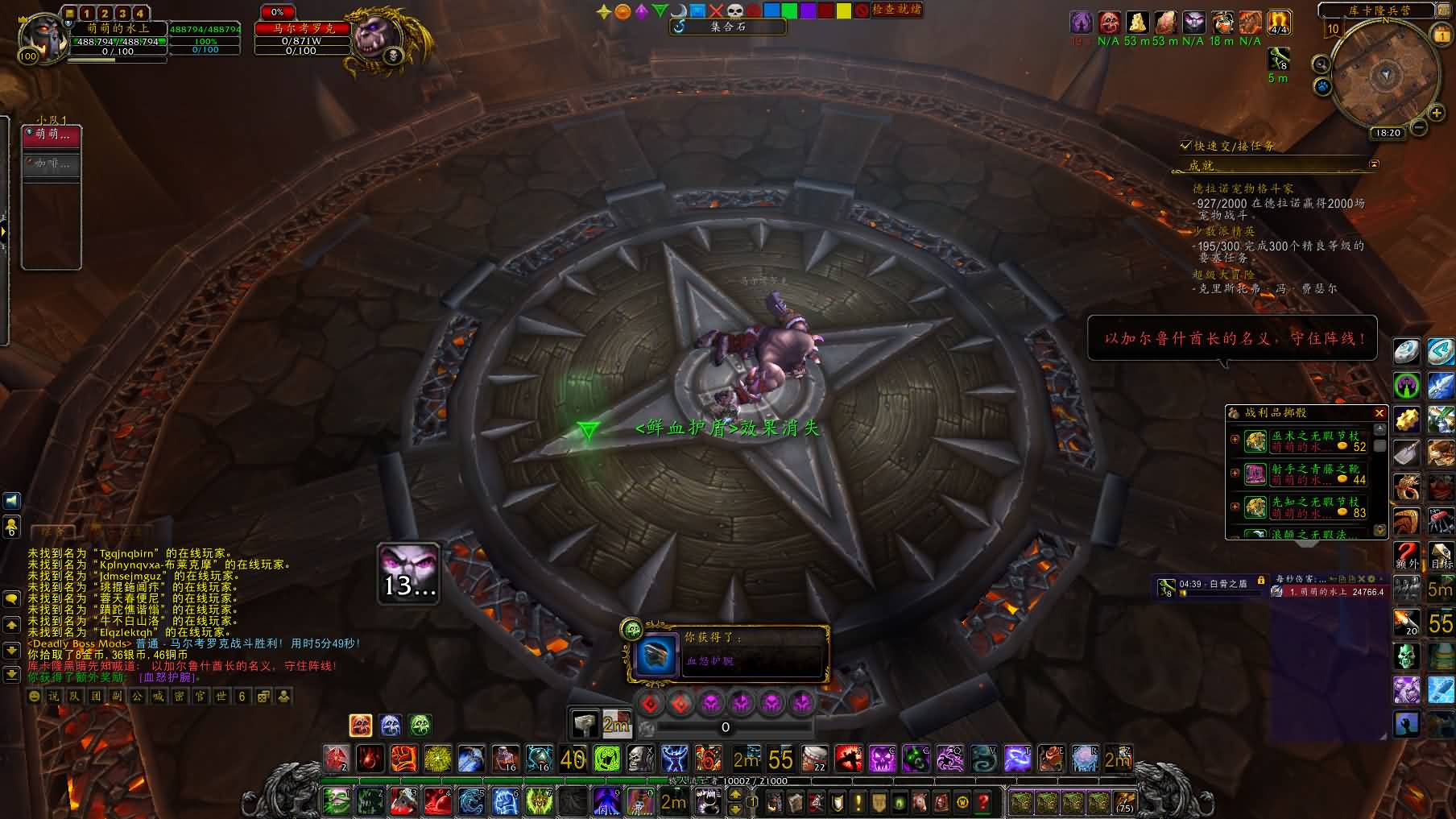The image size is (1456, 819).
Task: Select the 先知之无瑕节杖 loot roll row
Action: [x=1305, y=507]
